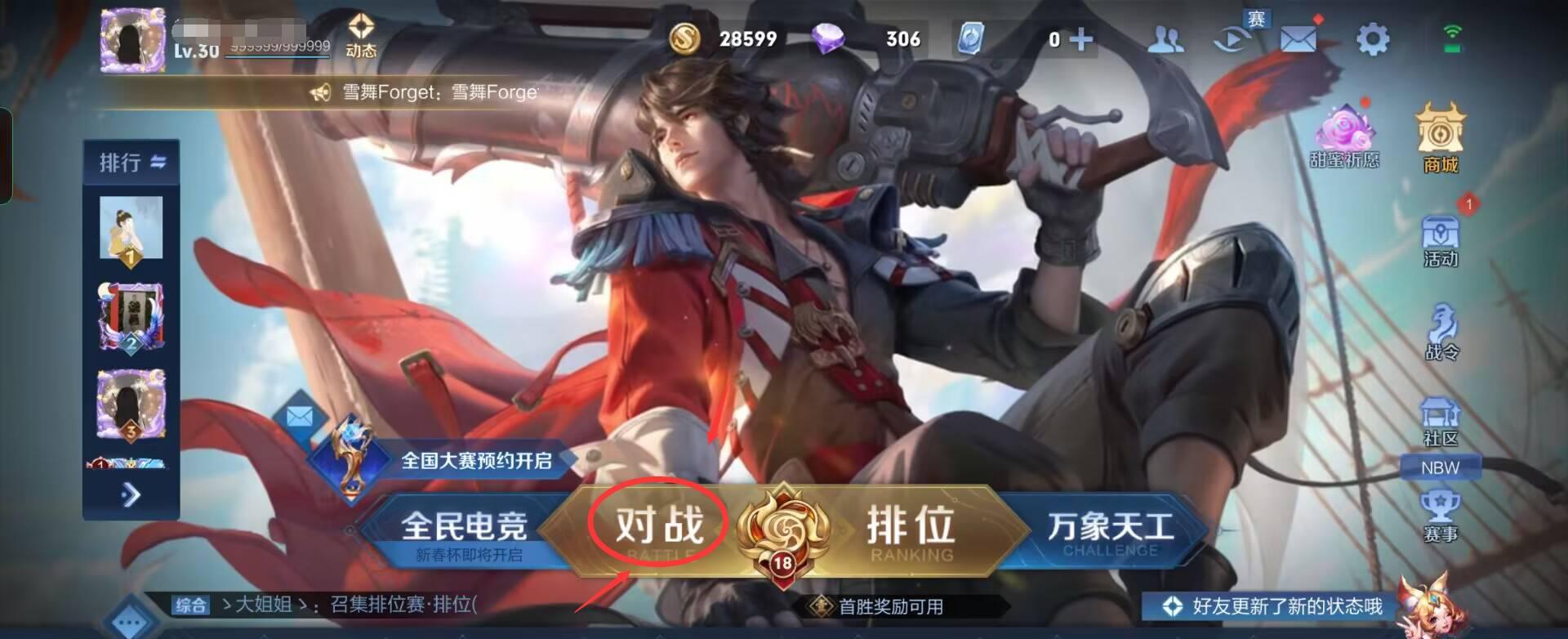The height and width of the screenshot is (639, 1568).
Task: Click the level 30 experience progress bar
Action: click(276, 56)
